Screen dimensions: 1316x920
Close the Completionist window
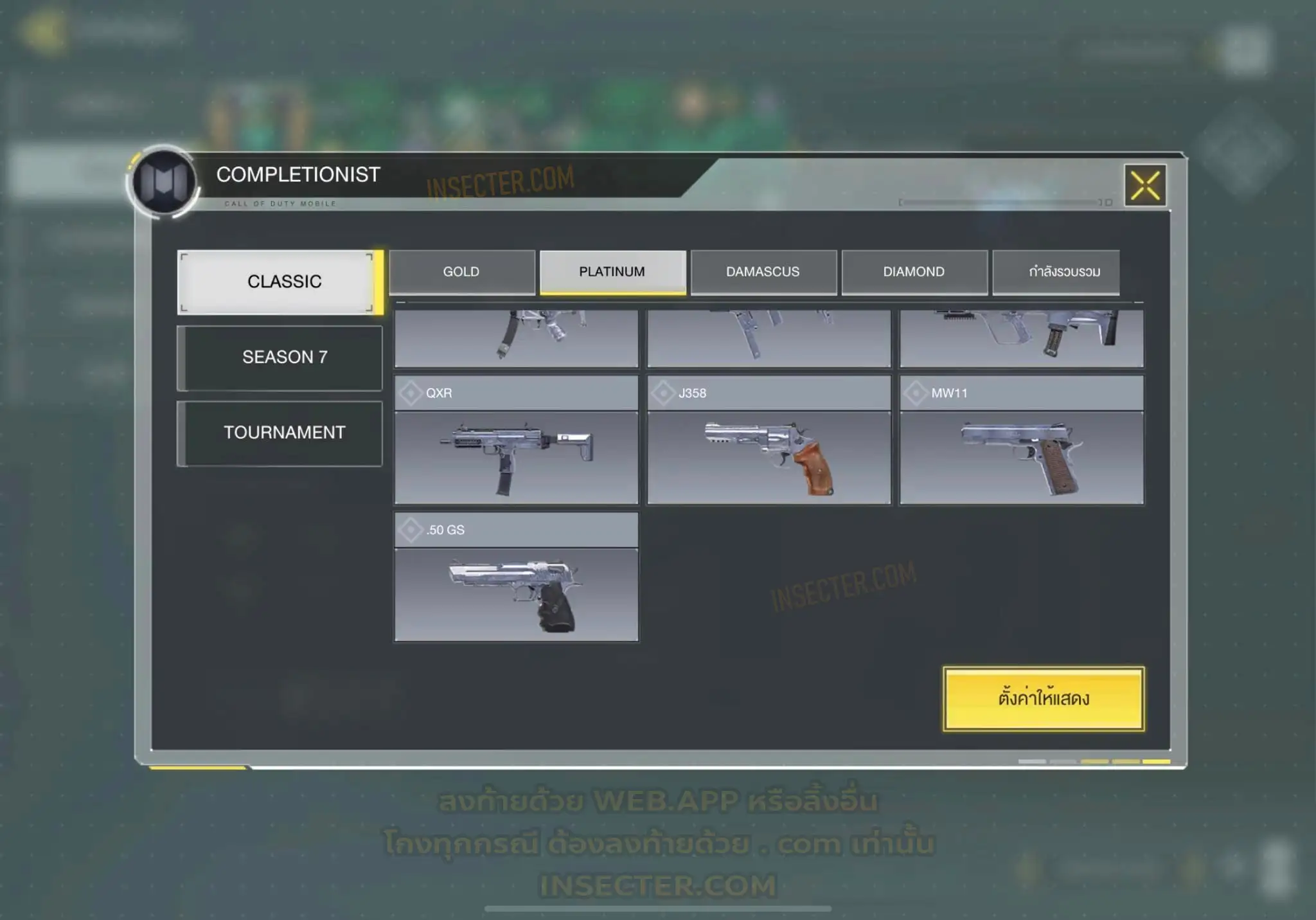click(1145, 185)
